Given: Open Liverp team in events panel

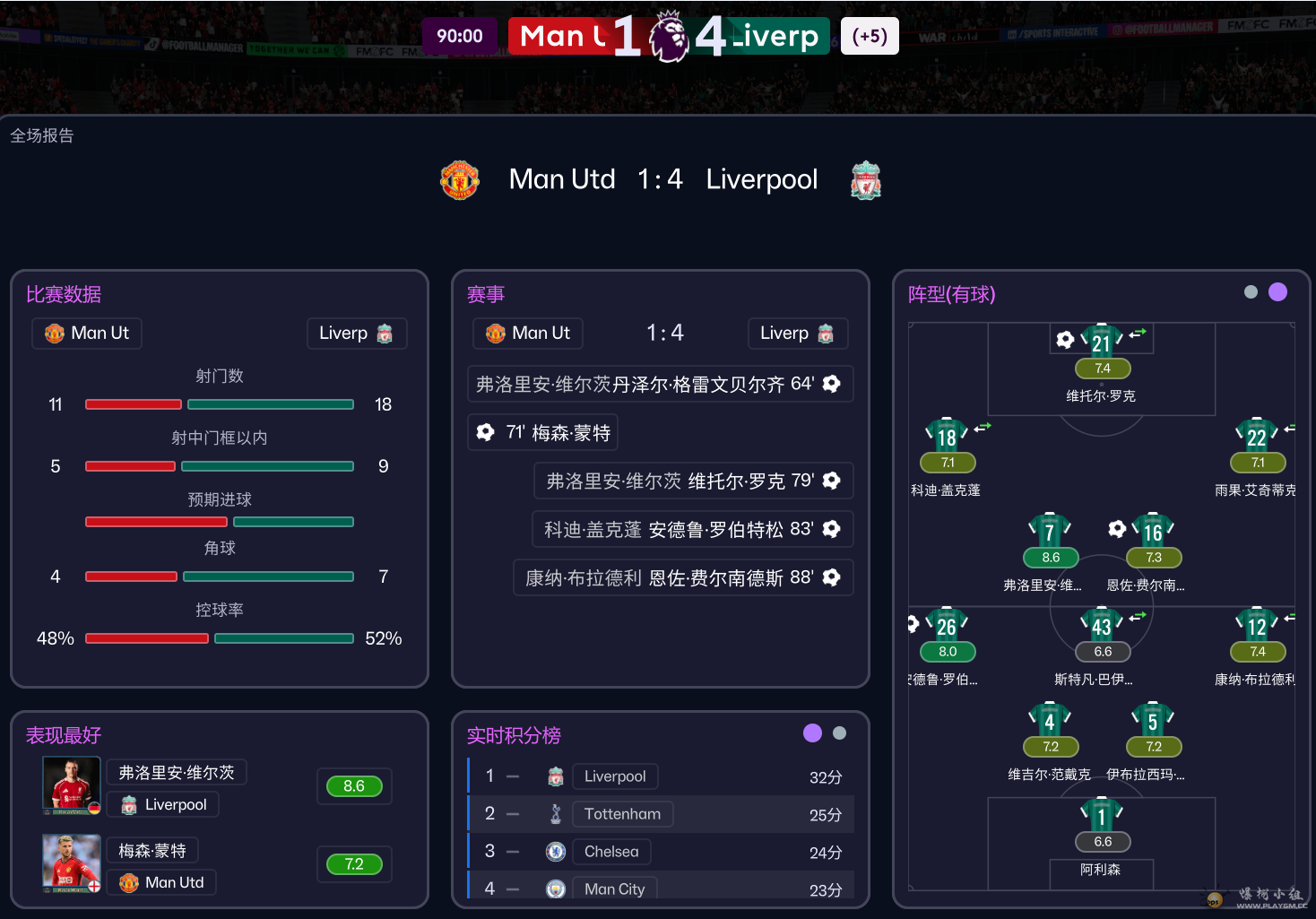Looking at the screenshot, I should [797, 333].
